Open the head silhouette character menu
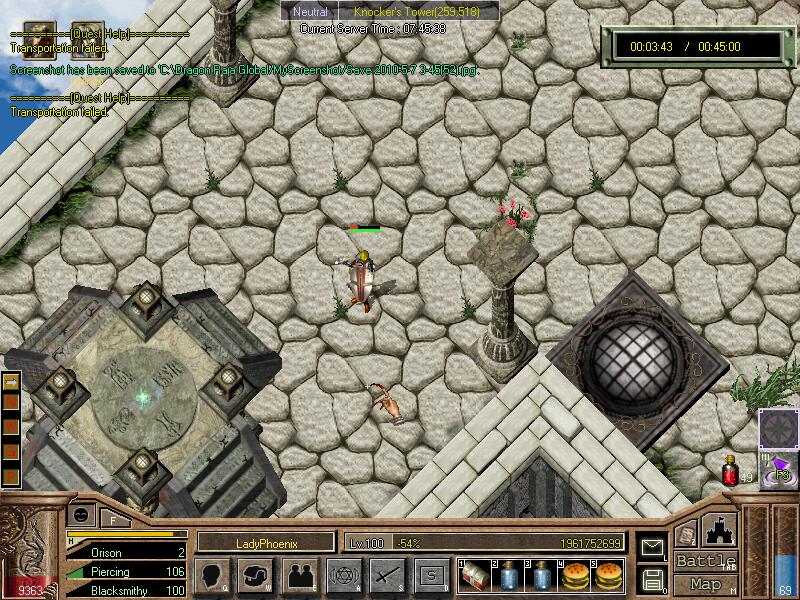 212,575
